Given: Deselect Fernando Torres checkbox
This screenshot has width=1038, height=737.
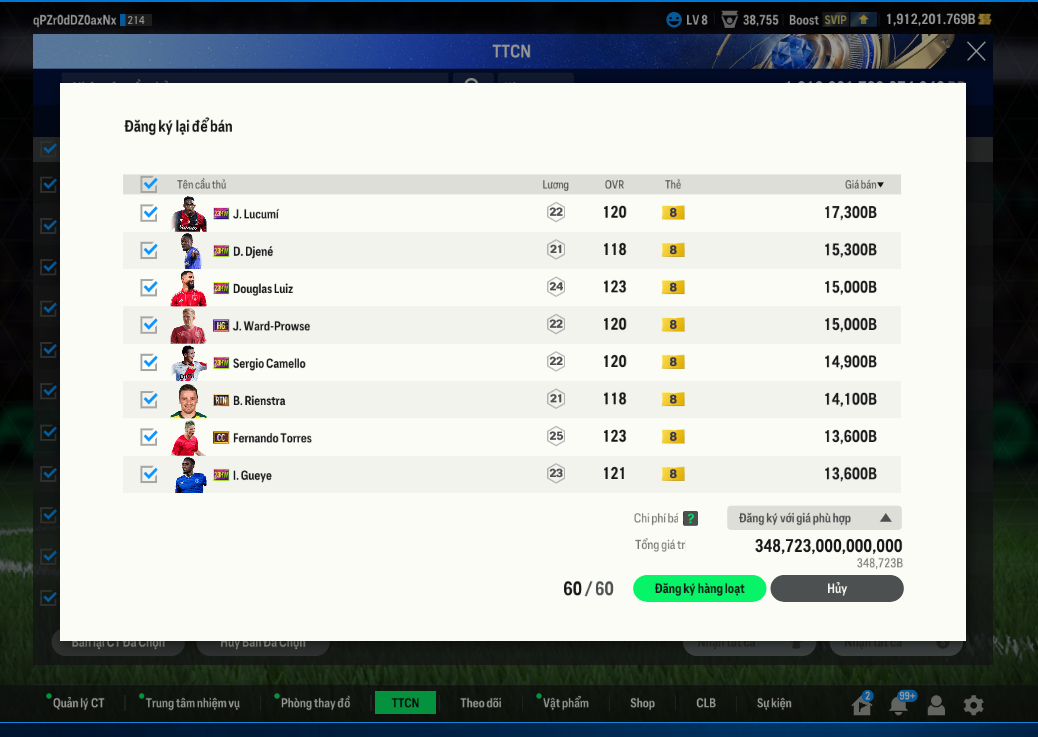Looking at the screenshot, I should (149, 437).
